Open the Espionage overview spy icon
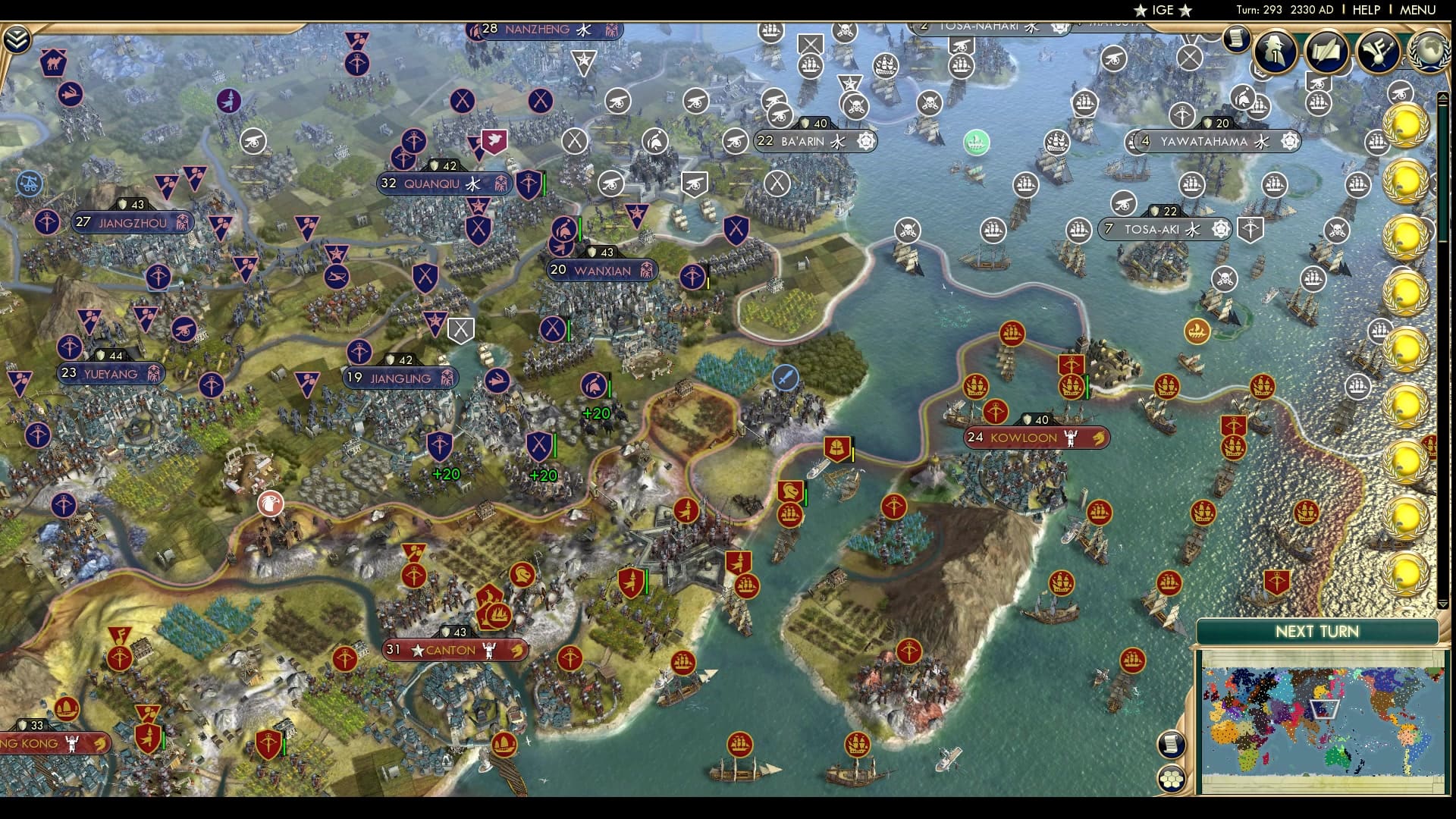Viewport: 1456px width, 819px height. tap(1274, 52)
